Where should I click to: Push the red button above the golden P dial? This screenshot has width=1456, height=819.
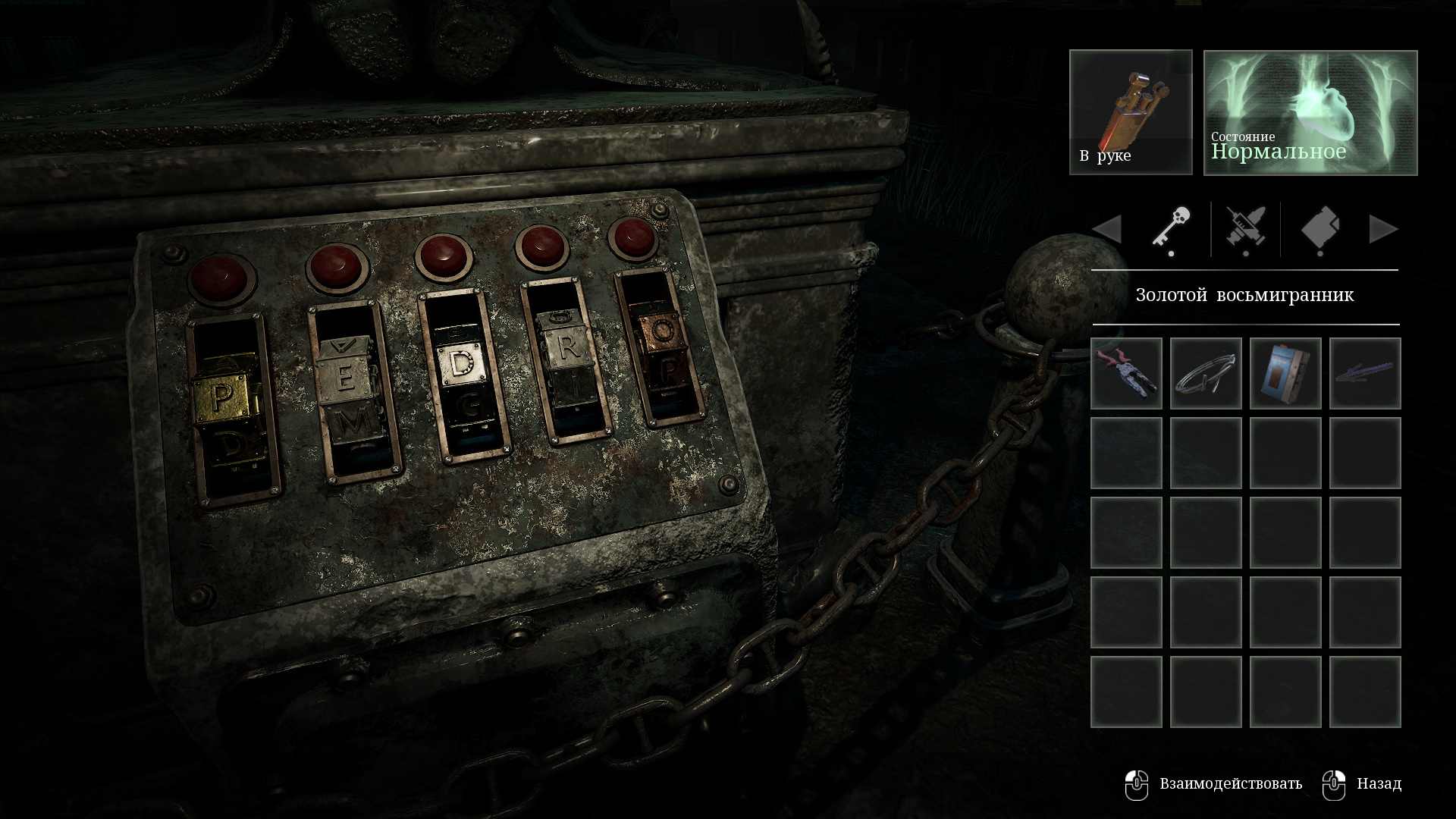(x=221, y=278)
